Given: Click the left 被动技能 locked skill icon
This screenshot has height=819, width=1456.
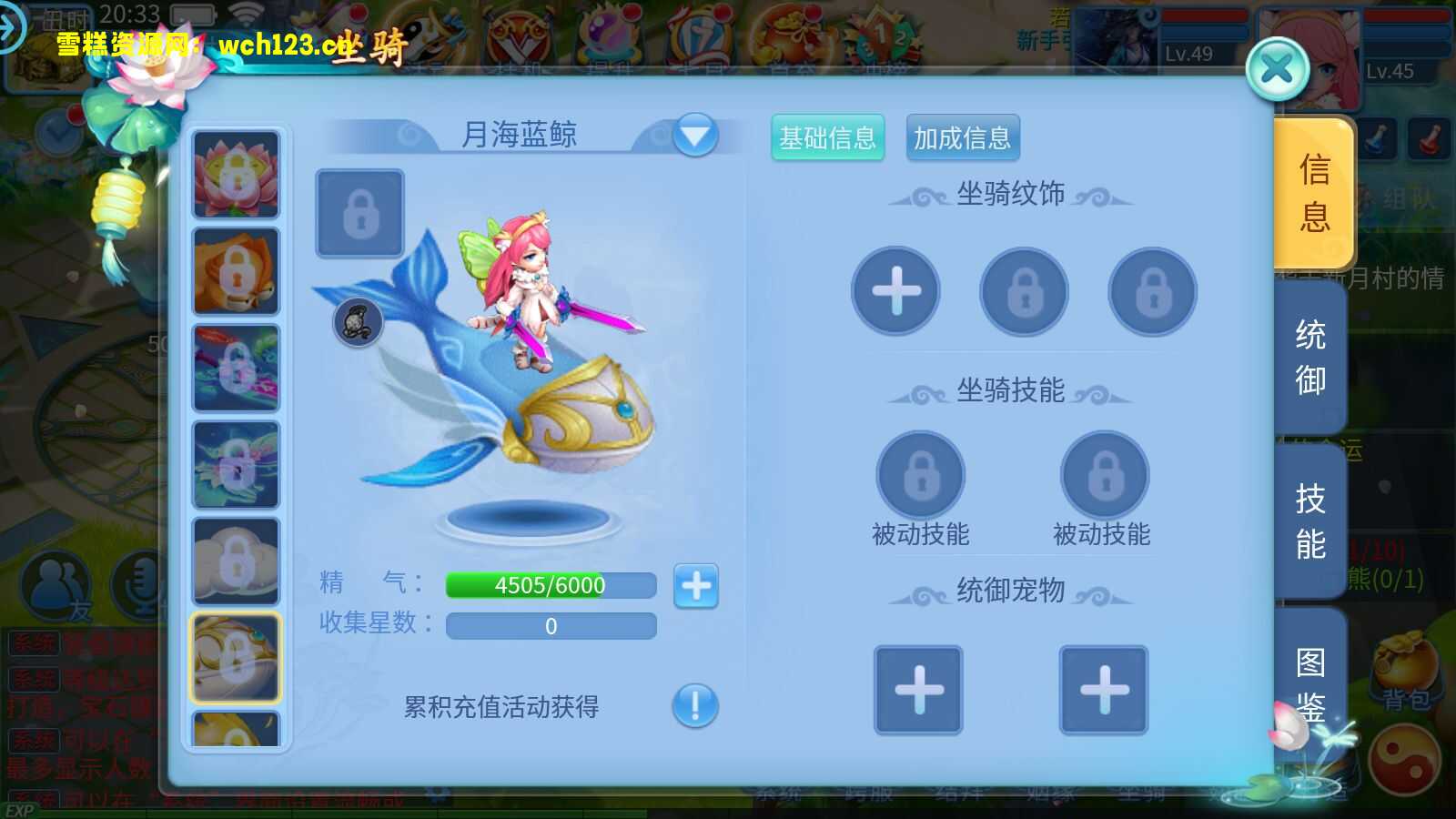Looking at the screenshot, I should tap(919, 475).
